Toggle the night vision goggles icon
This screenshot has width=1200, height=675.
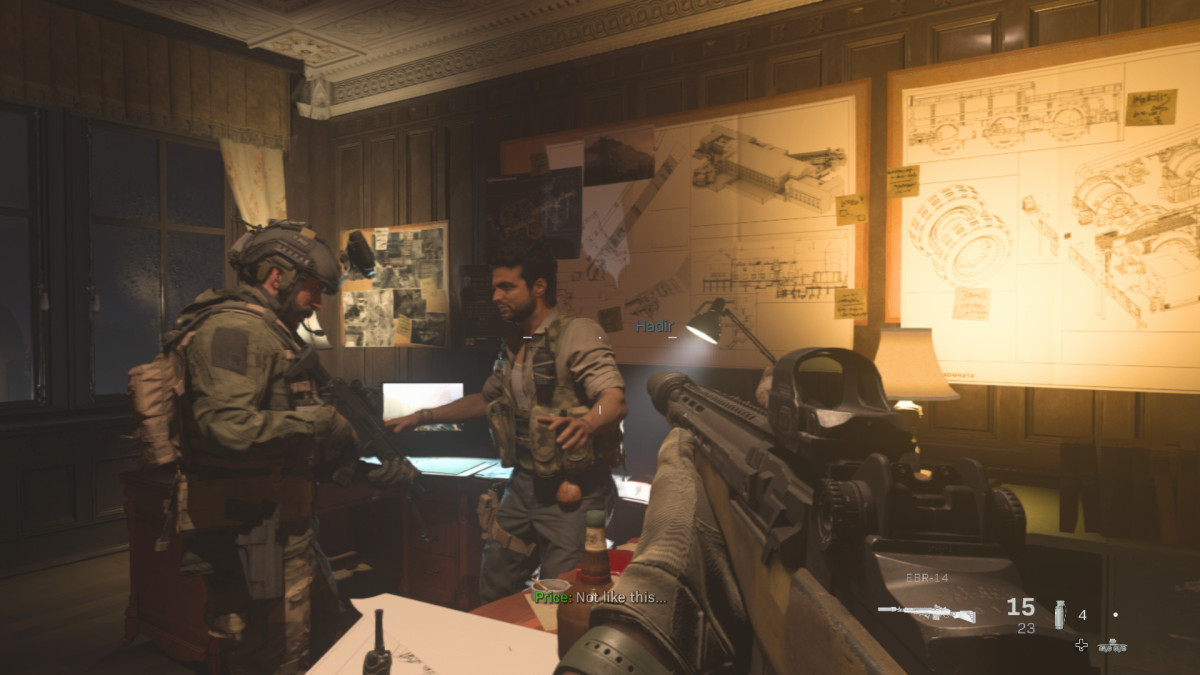click(1112, 647)
